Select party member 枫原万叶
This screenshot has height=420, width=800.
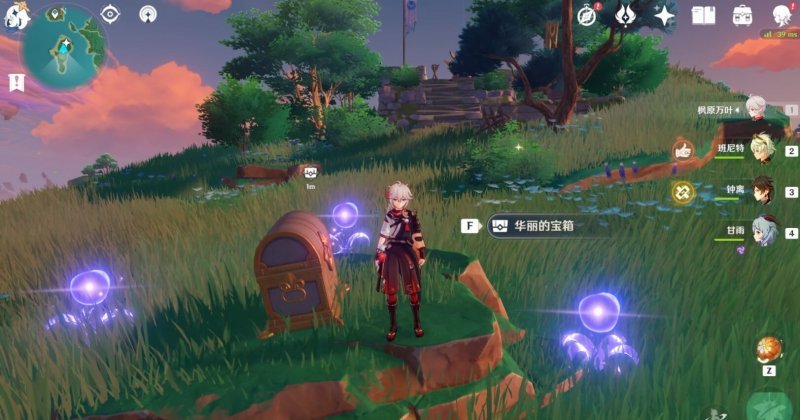coord(761,108)
